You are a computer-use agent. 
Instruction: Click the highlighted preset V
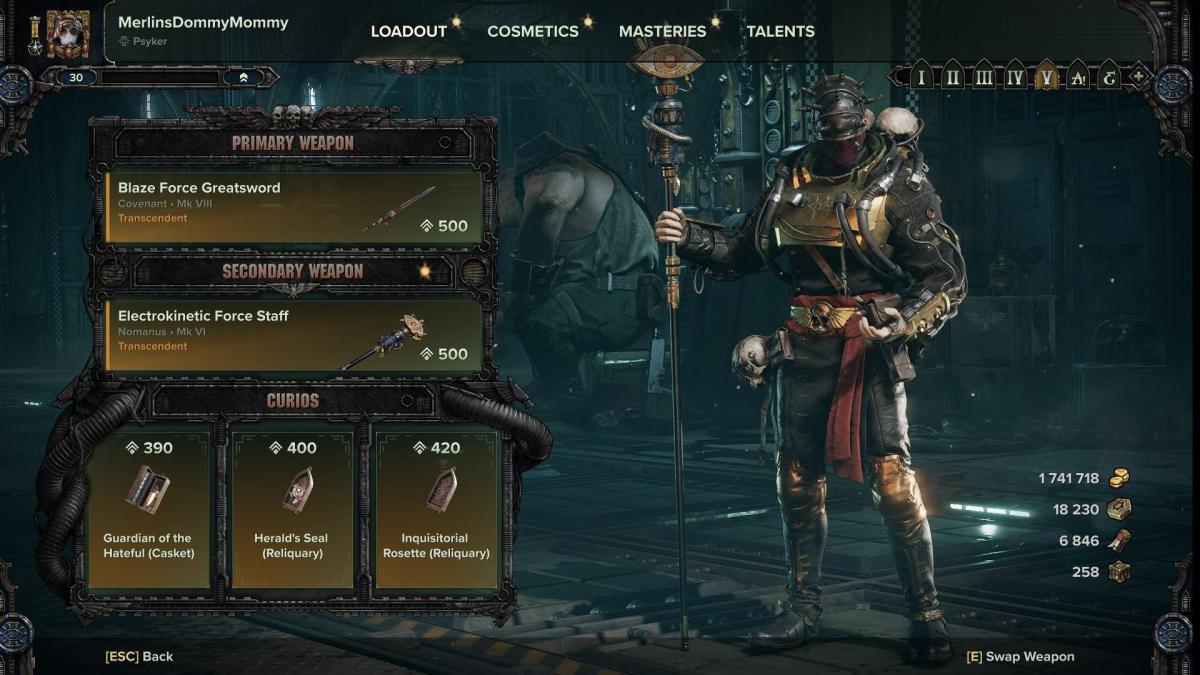point(1046,76)
